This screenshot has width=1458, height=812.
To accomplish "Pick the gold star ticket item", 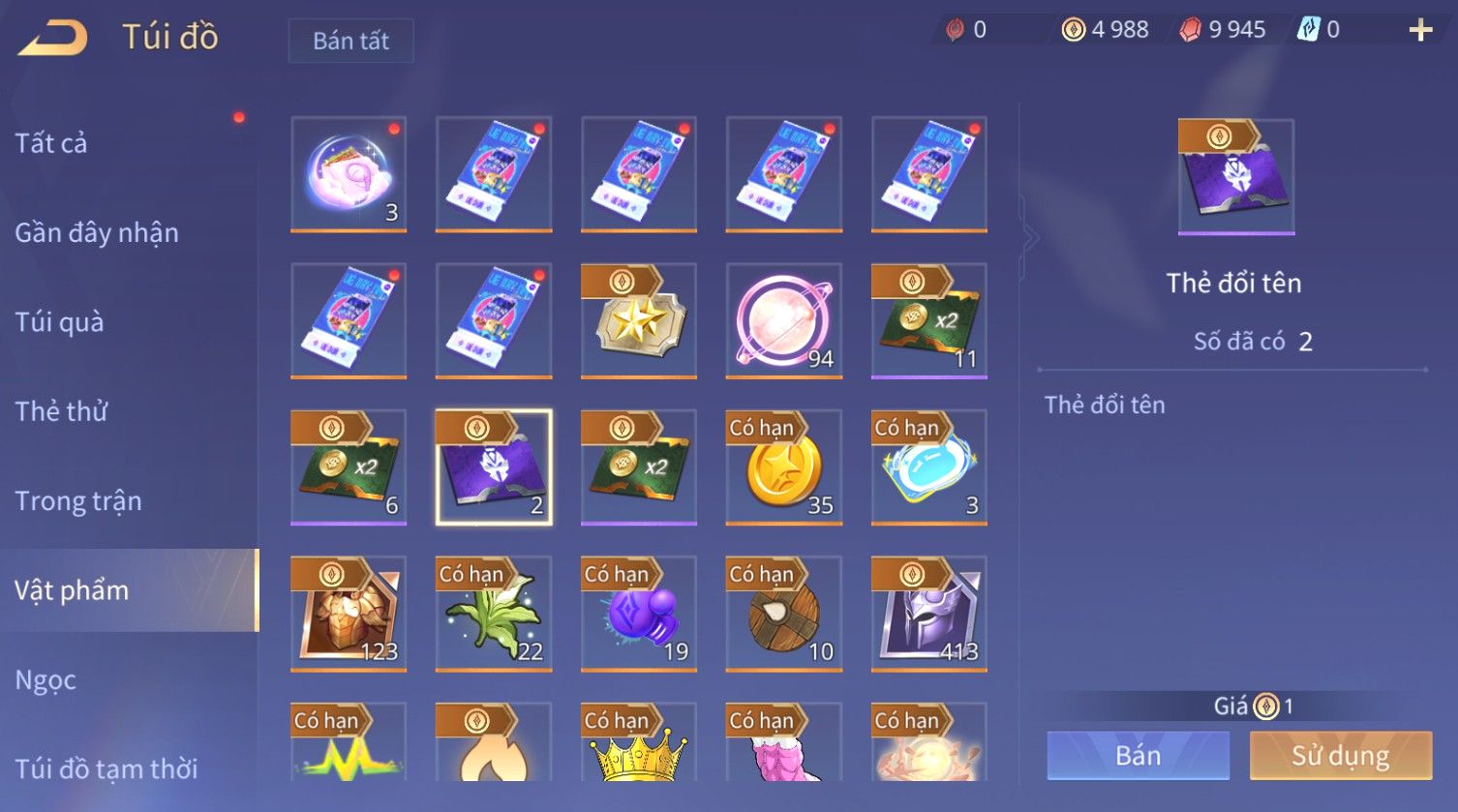I will [639, 321].
